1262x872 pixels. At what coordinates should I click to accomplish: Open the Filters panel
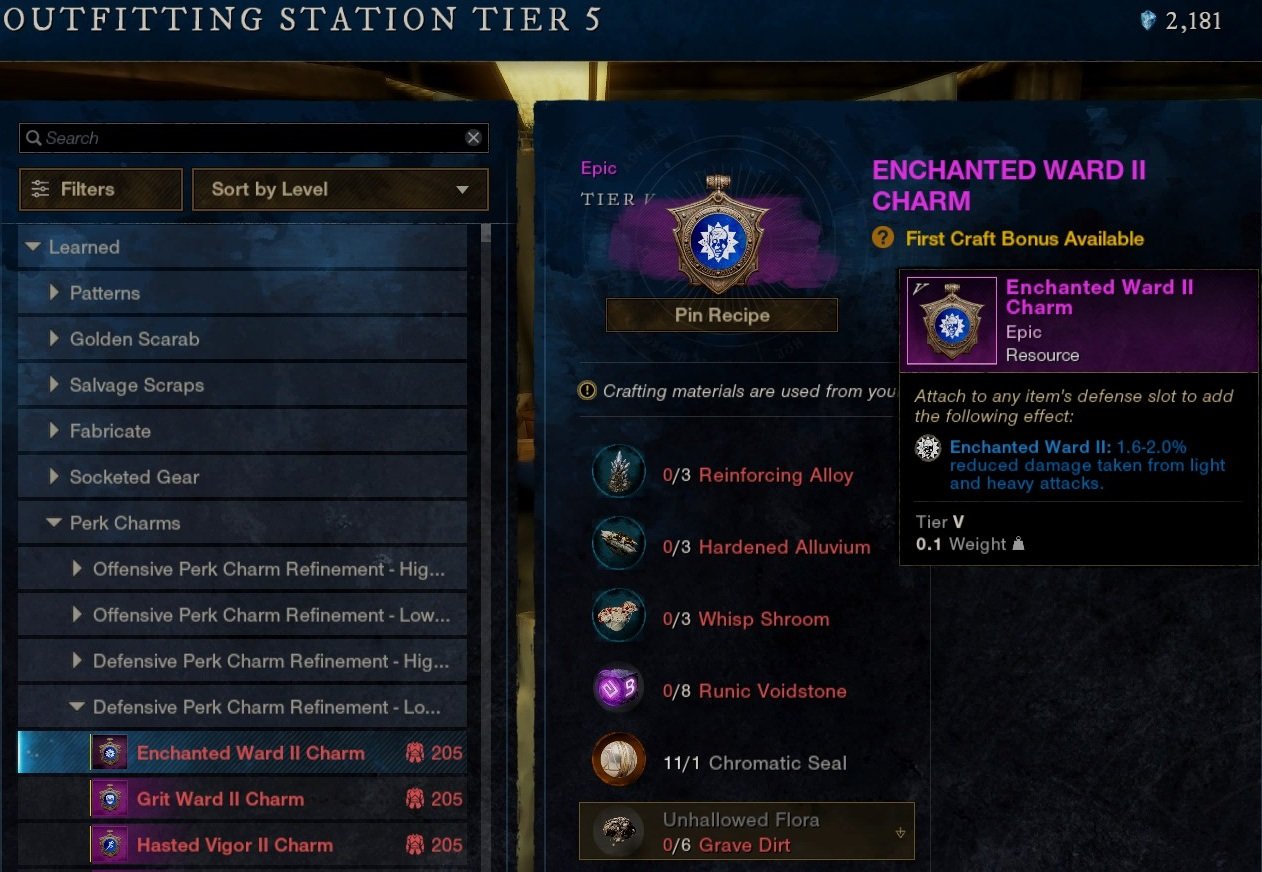point(100,189)
